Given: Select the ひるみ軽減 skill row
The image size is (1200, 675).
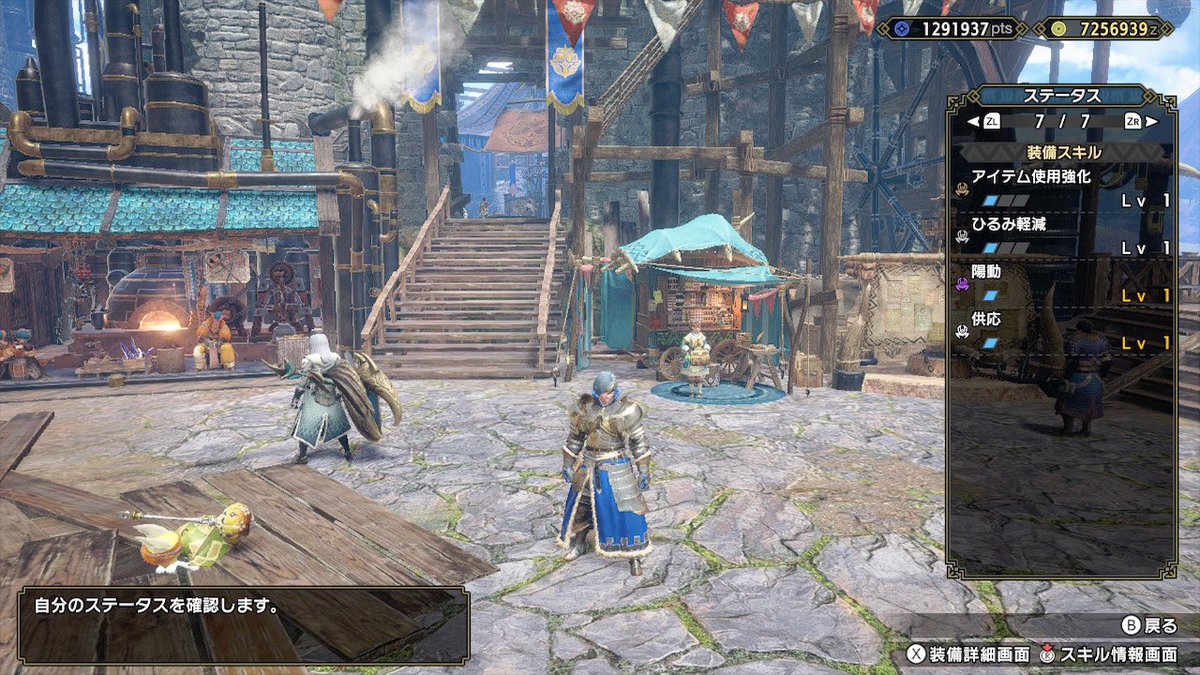Looking at the screenshot, I should [x=1060, y=236].
